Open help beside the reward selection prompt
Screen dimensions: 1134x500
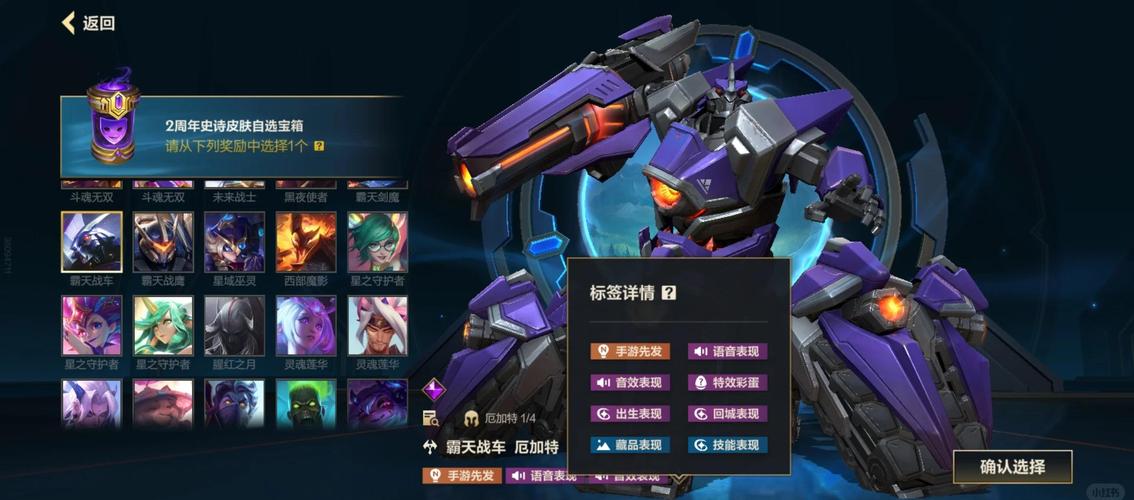[319, 146]
